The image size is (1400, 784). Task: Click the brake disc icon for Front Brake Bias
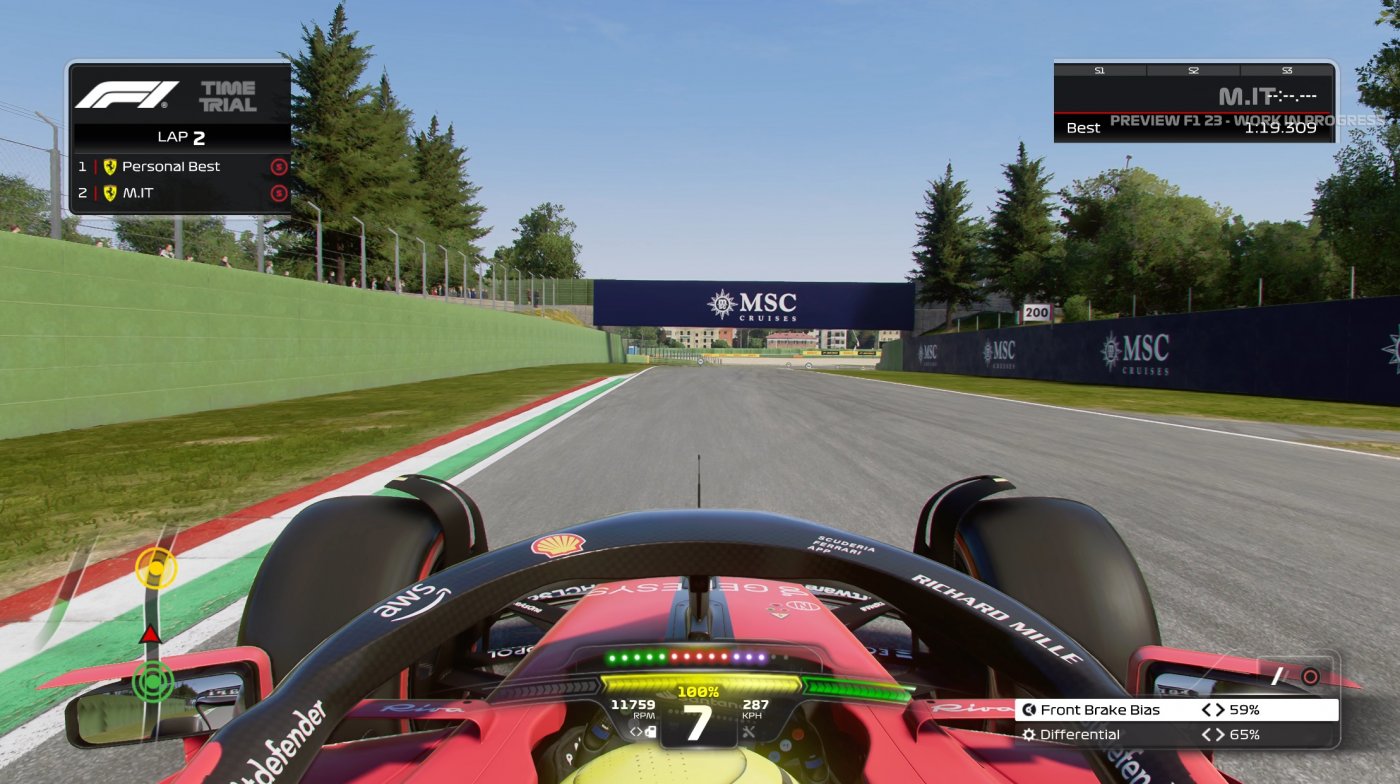coord(1029,709)
